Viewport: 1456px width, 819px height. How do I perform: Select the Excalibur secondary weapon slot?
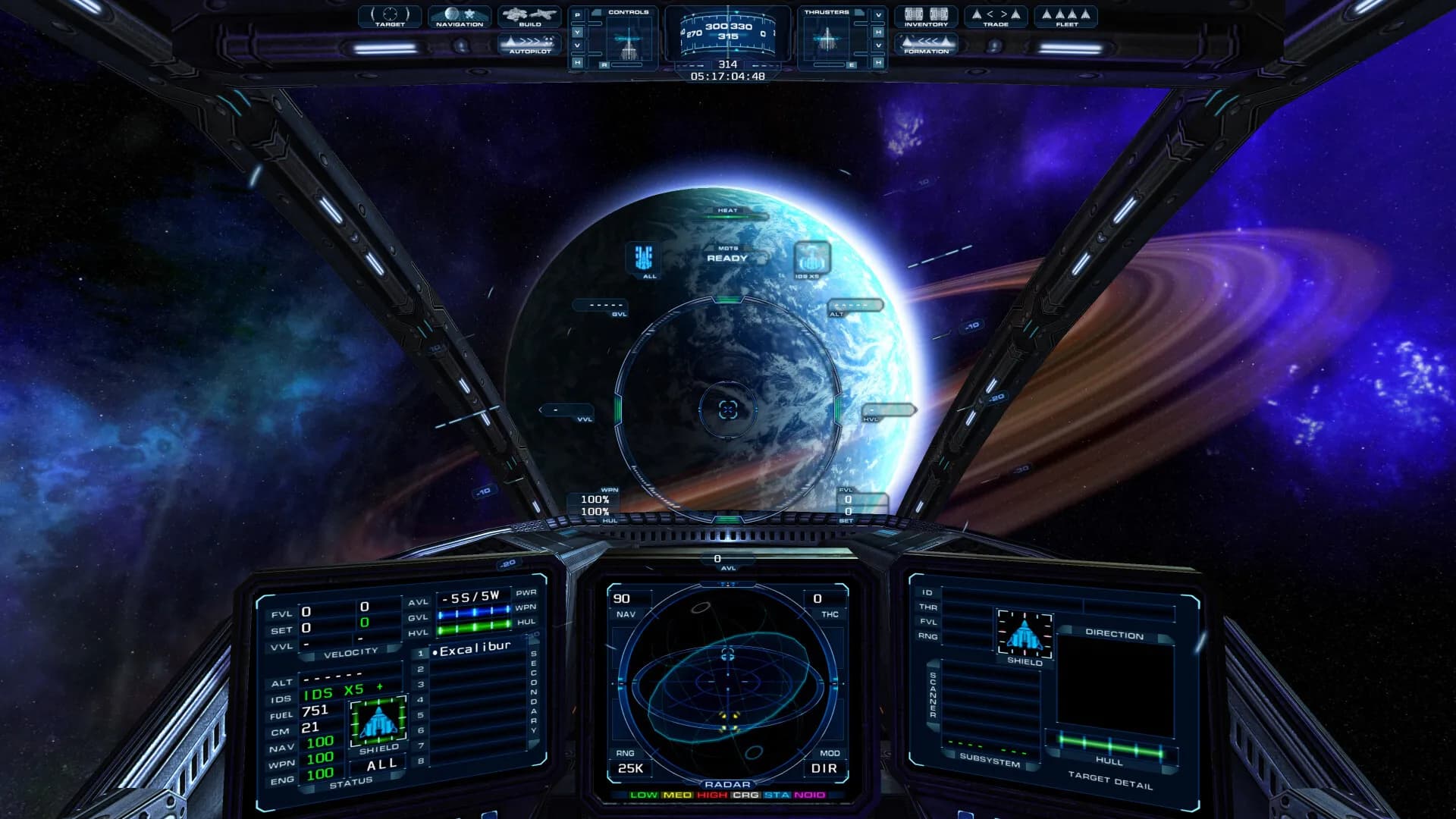[475, 649]
